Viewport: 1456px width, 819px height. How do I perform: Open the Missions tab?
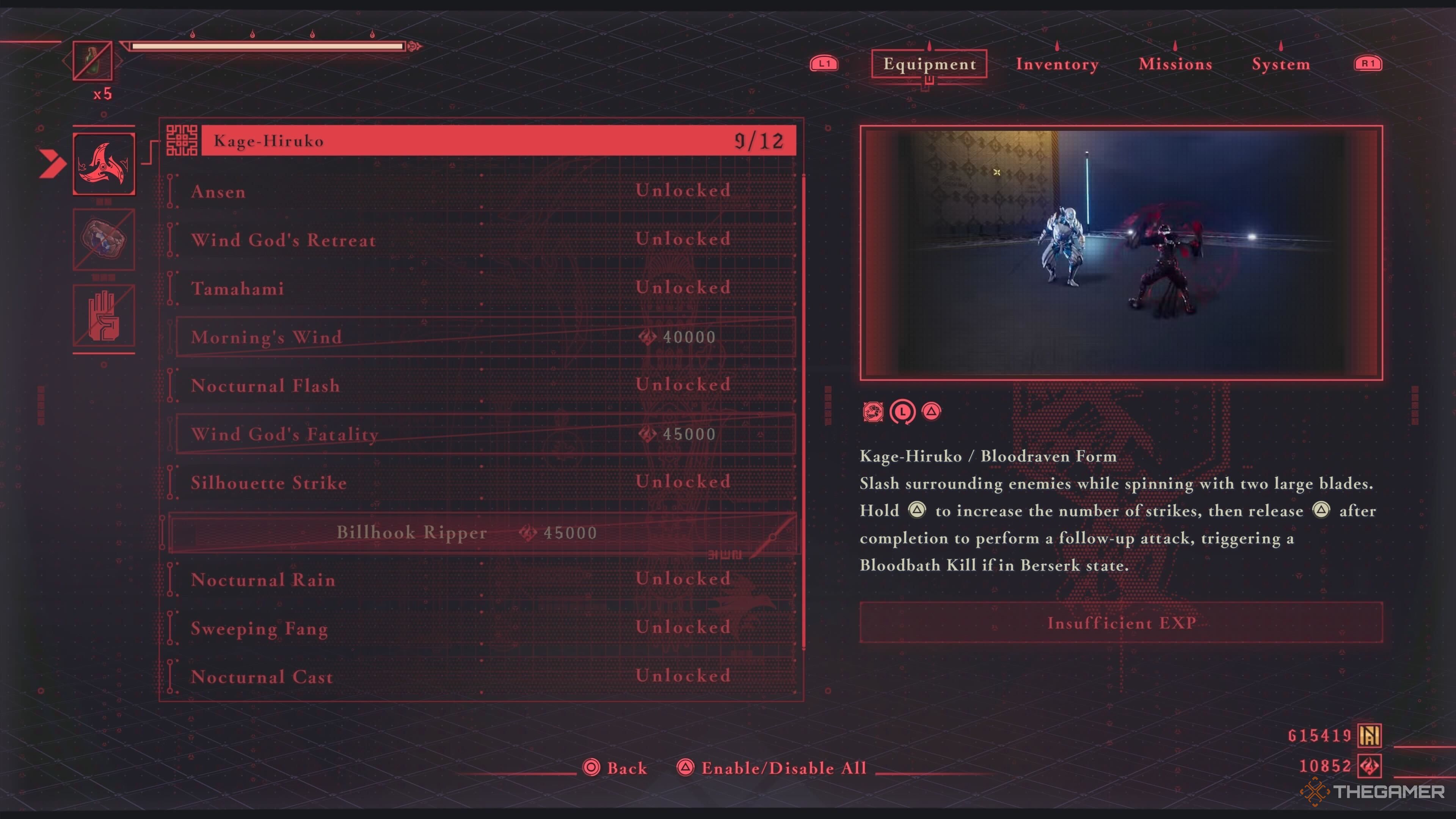pyautogui.click(x=1175, y=64)
